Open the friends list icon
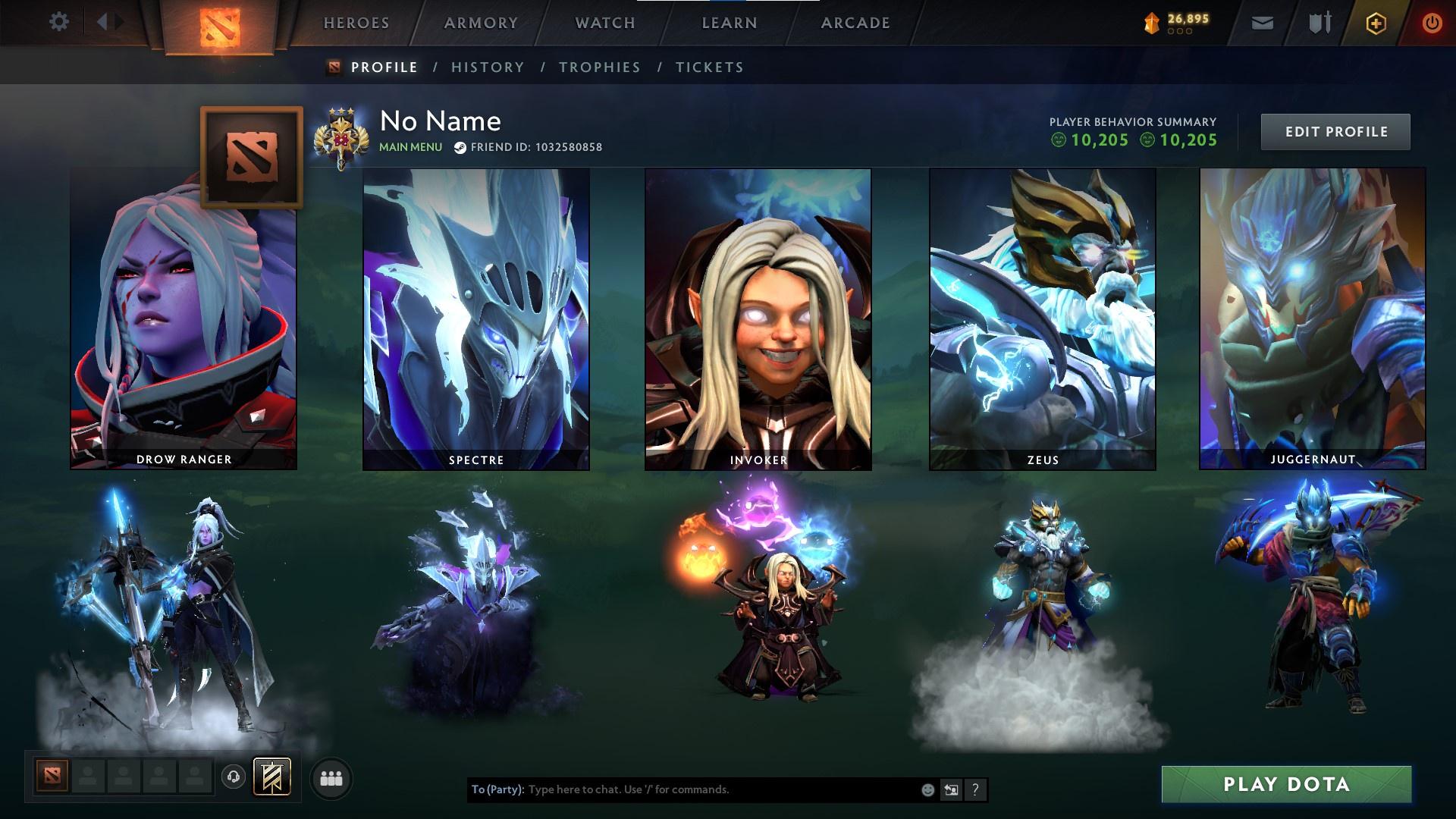The height and width of the screenshot is (819, 1456). (331, 777)
